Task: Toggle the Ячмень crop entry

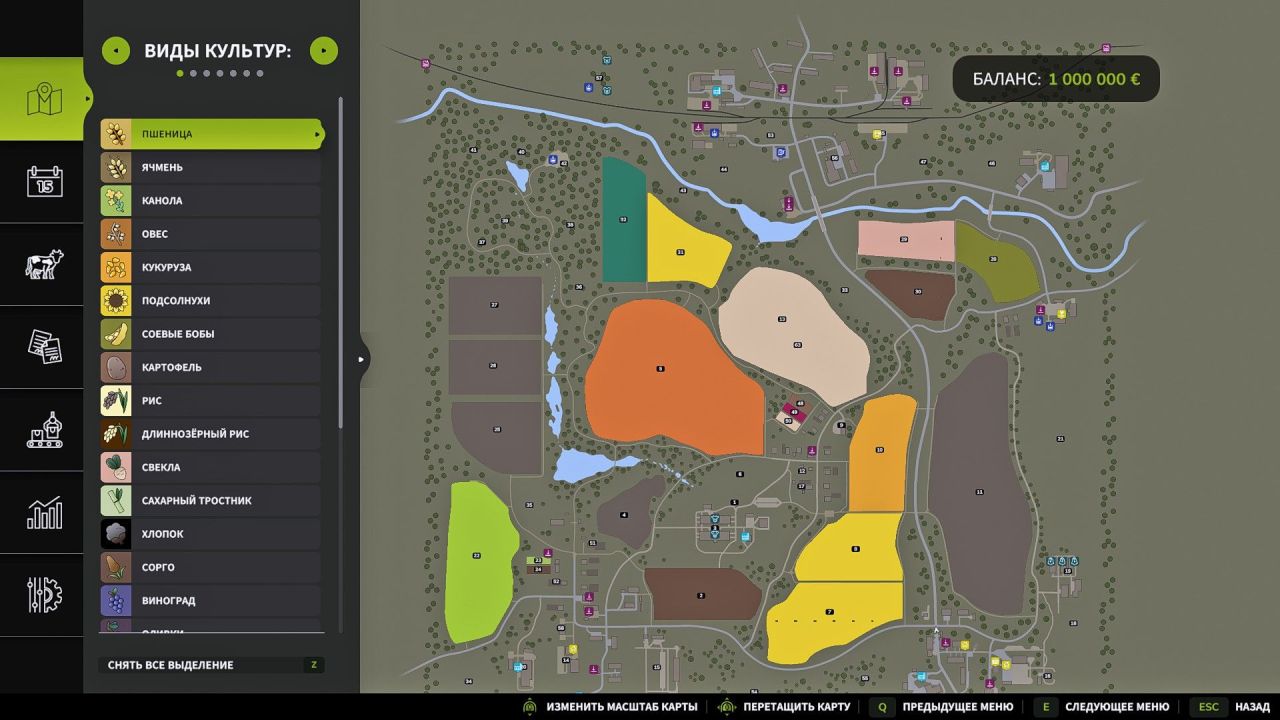Action: tap(211, 167)
